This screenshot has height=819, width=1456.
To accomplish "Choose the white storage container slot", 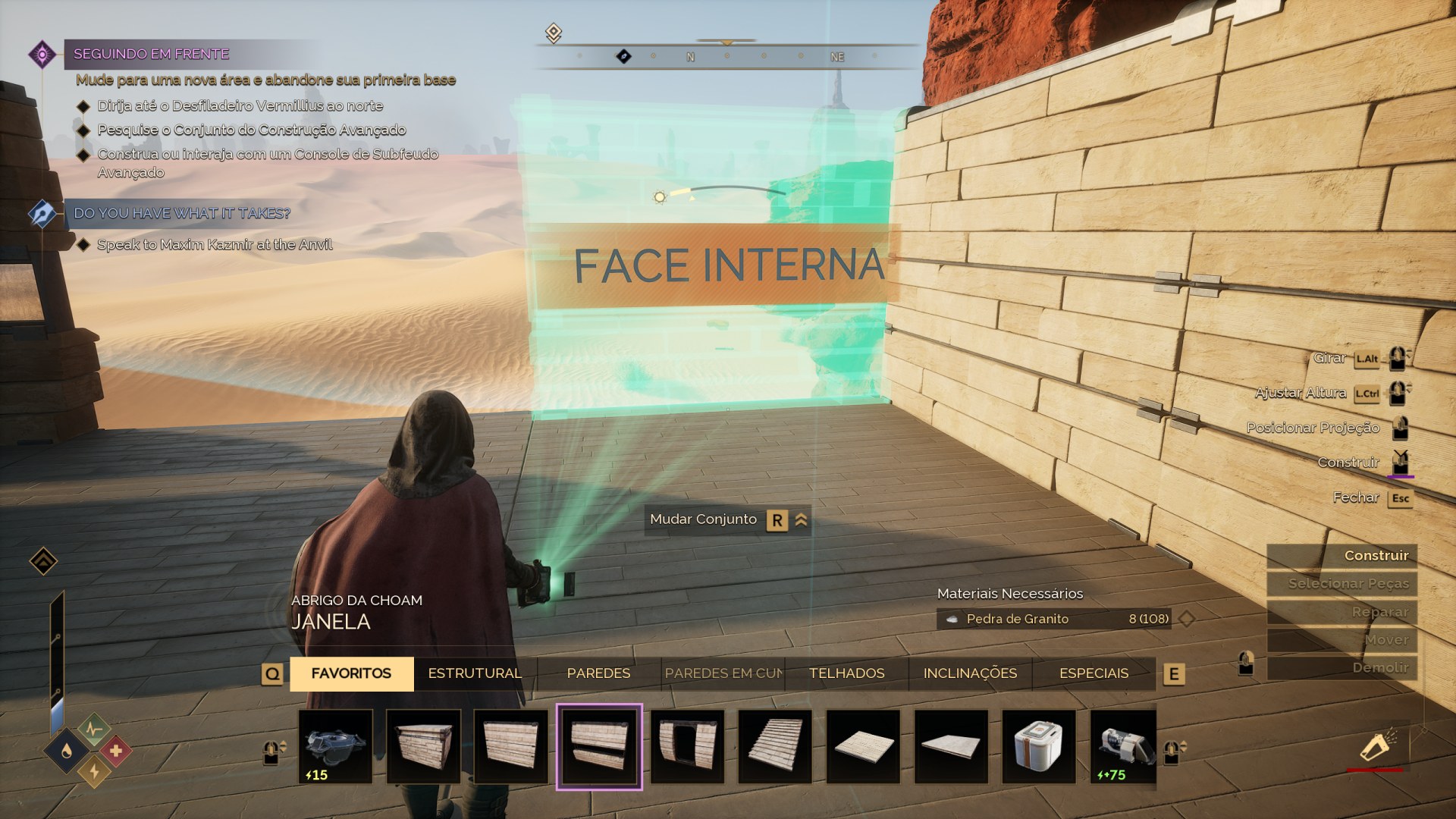I will tap(1039, 746).
